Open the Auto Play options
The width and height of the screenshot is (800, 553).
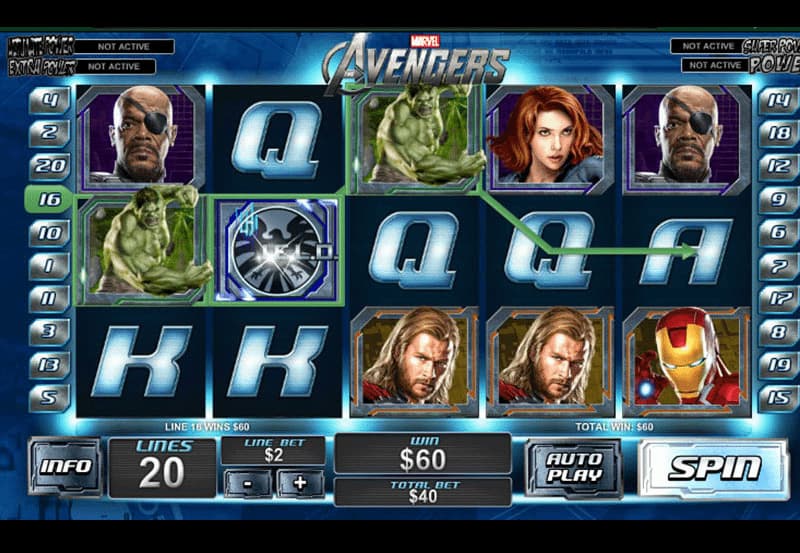coord(574,468)
